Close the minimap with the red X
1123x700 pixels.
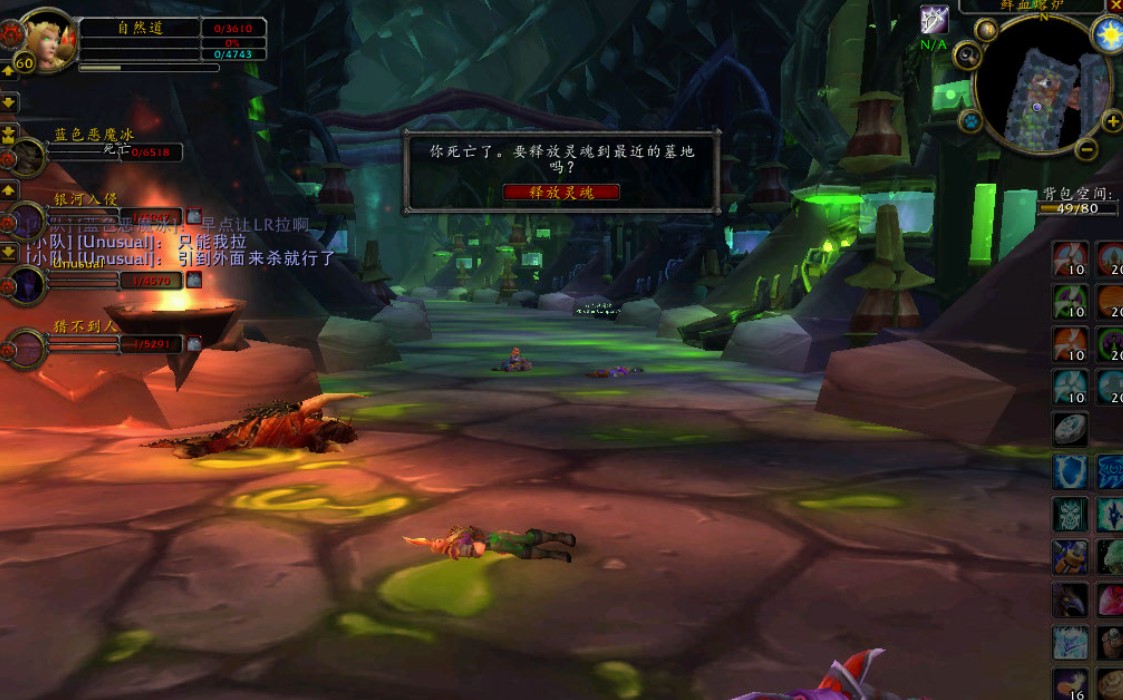click(x=1115, y=6)
